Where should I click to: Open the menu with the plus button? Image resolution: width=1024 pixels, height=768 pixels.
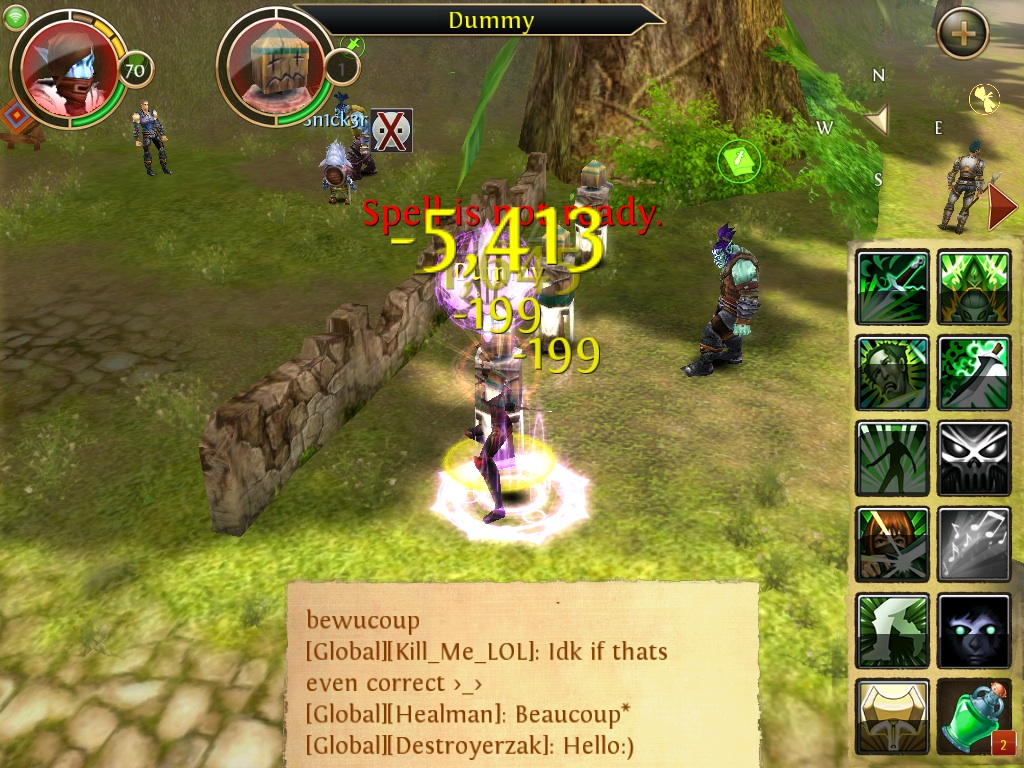963,33
